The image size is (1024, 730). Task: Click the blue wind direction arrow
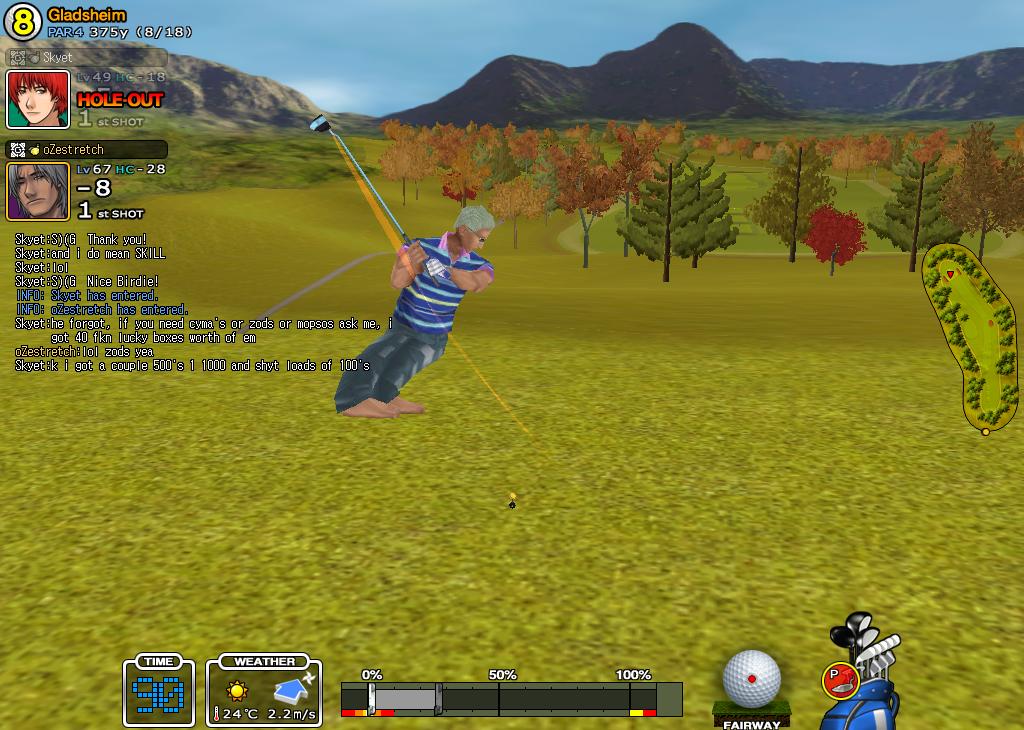[294, 688]
